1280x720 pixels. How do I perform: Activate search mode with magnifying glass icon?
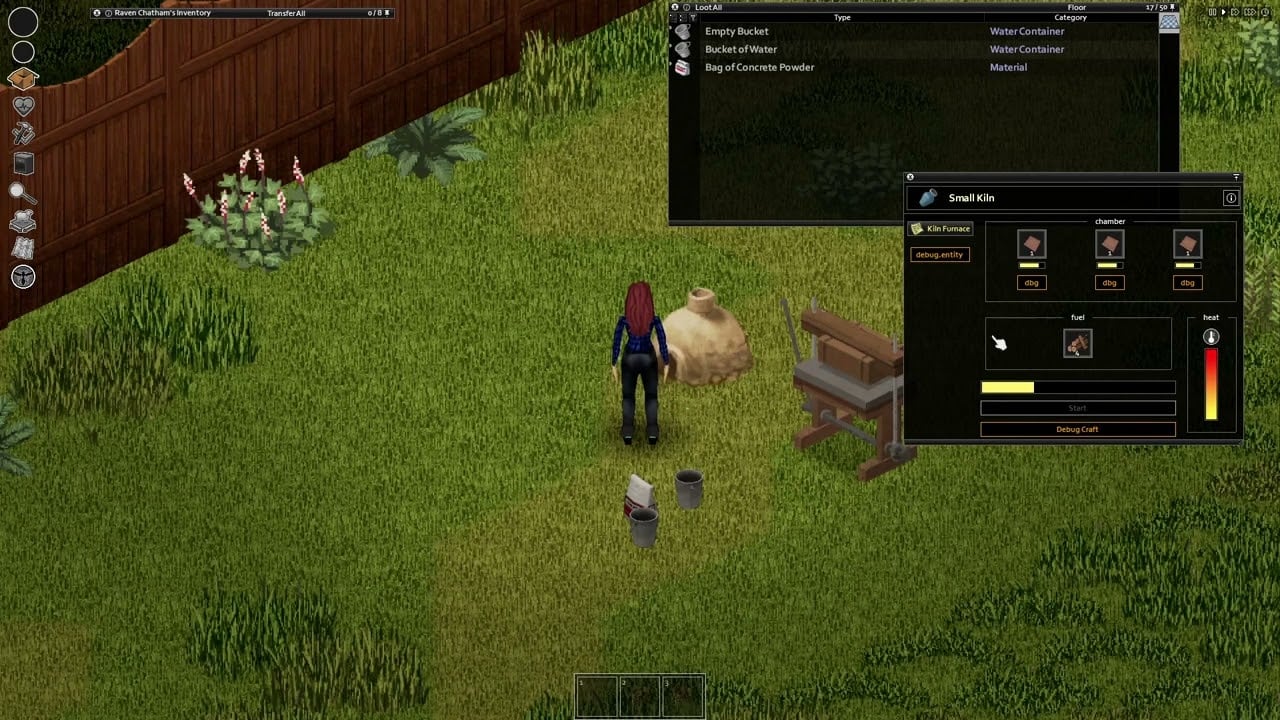click(23, 191)
